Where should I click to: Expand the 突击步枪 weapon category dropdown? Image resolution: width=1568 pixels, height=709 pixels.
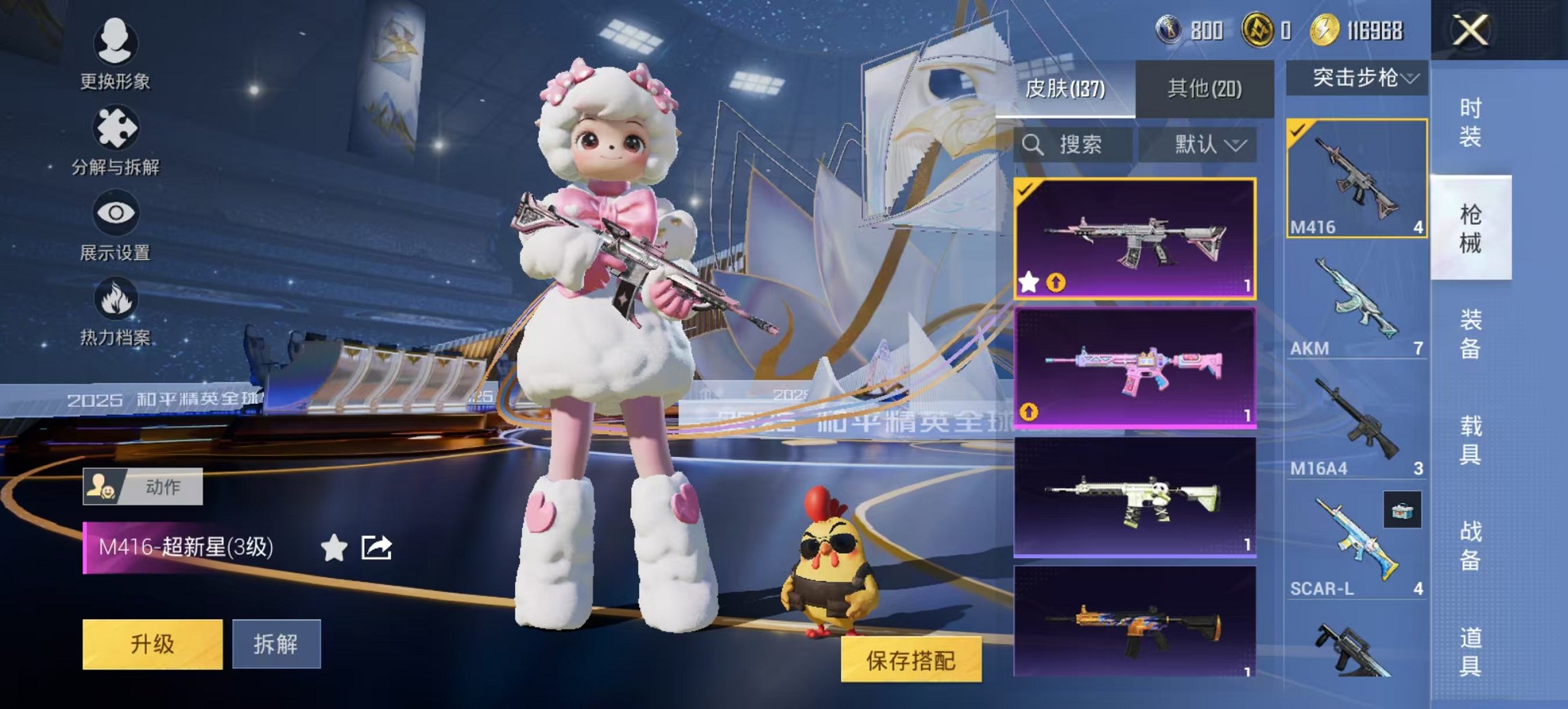click(1360, 77)
